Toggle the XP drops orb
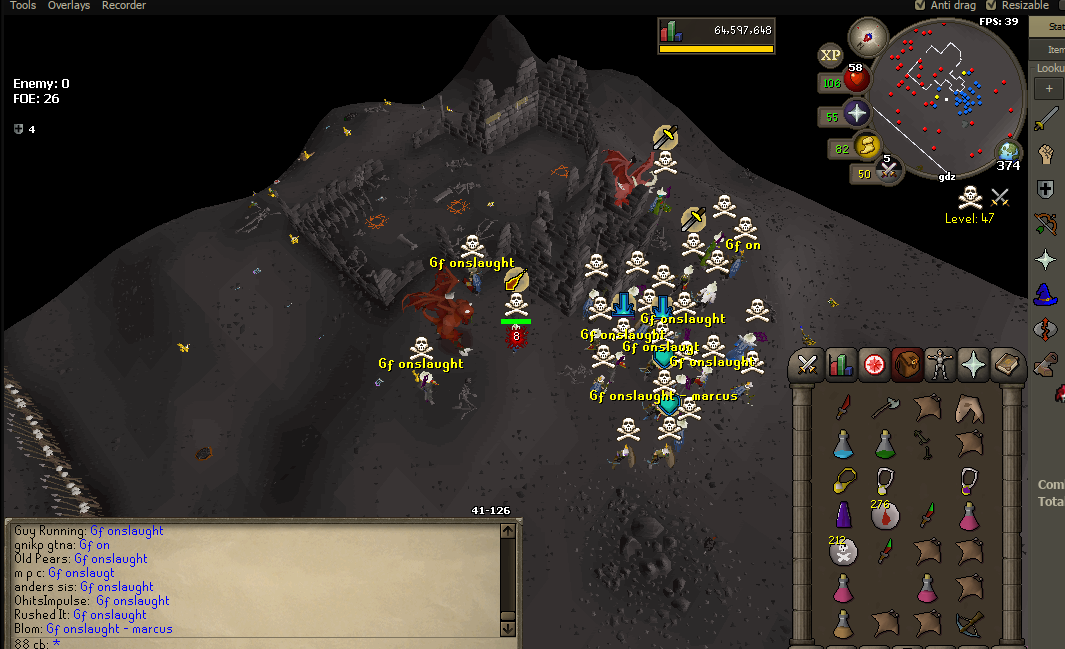The image size is (1065, 649). point(830,55)
